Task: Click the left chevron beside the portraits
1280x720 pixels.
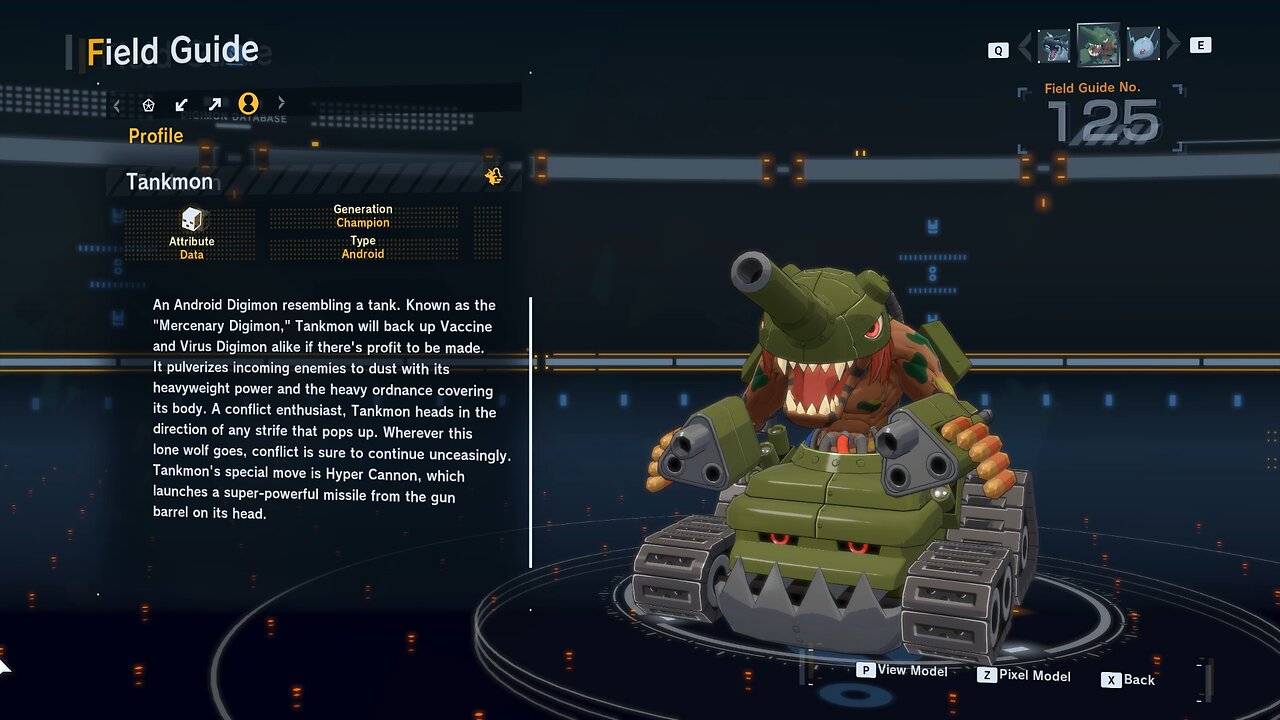Action: coord(1024,46)
